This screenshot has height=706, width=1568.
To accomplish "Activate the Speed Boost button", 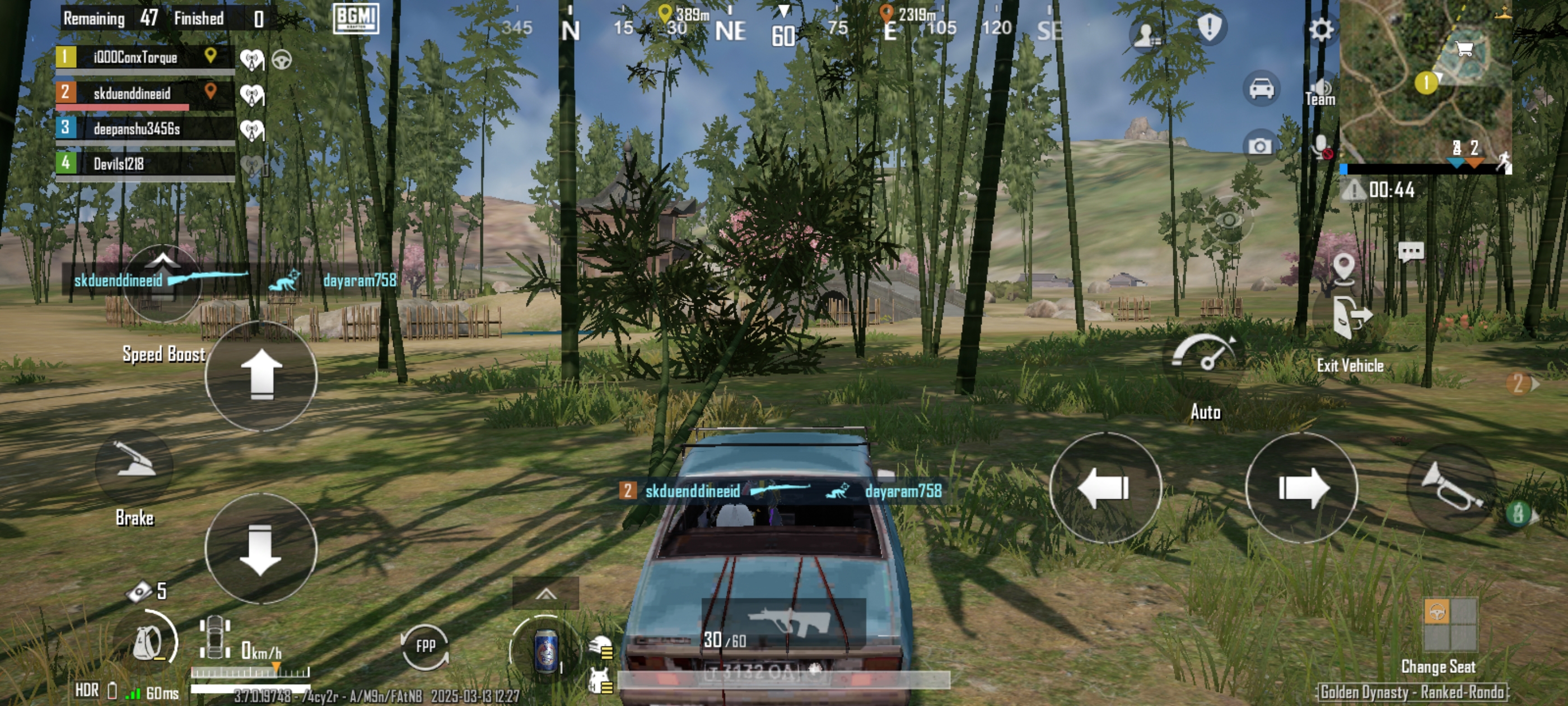I will pyautogui.click(x=162, y=282).
